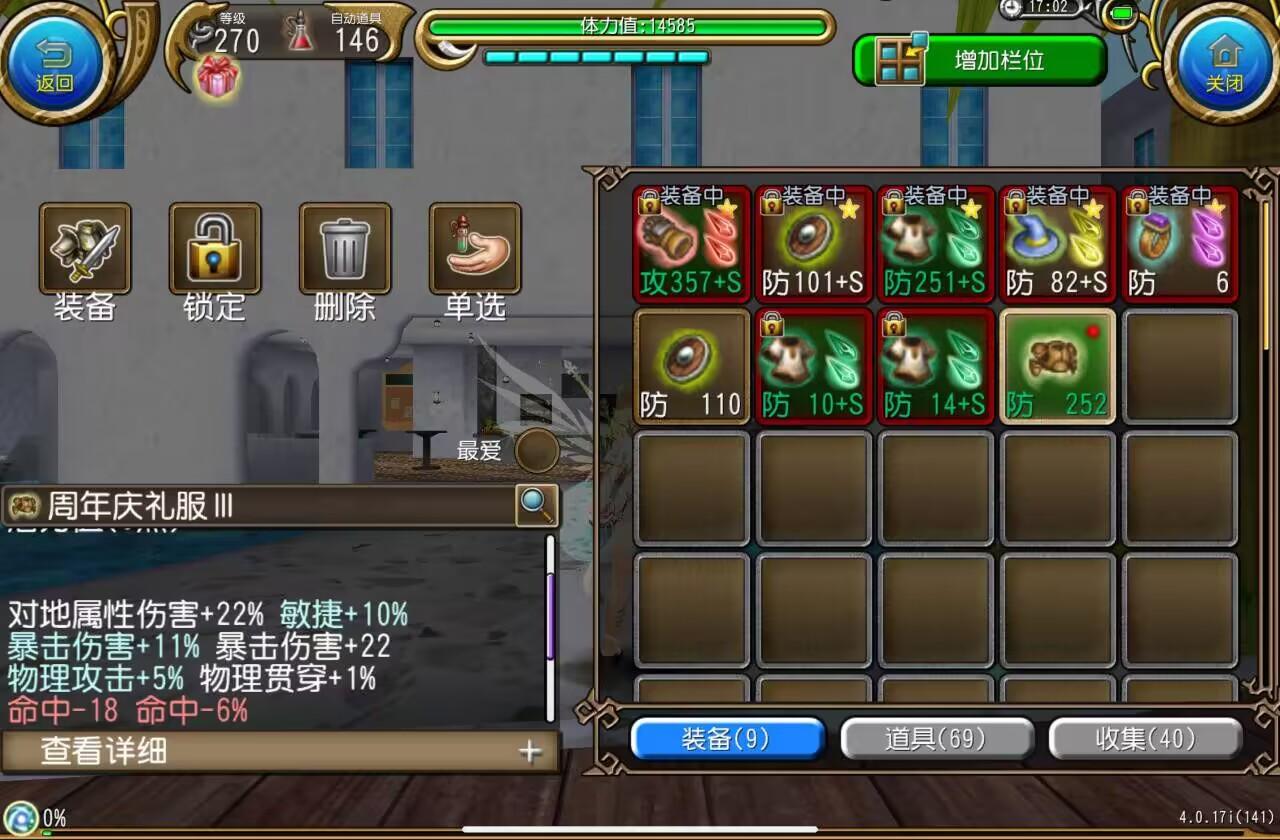Expand the 增加栏位 slot panel
Viewport: 1280px width, 840px height.
(x=899, y=58)
